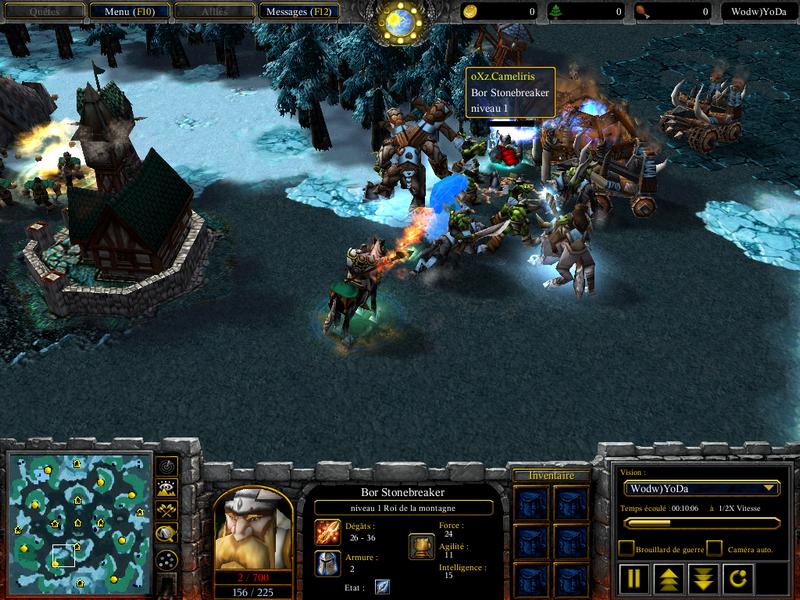Select the armor helmet icon

point(327,562)
